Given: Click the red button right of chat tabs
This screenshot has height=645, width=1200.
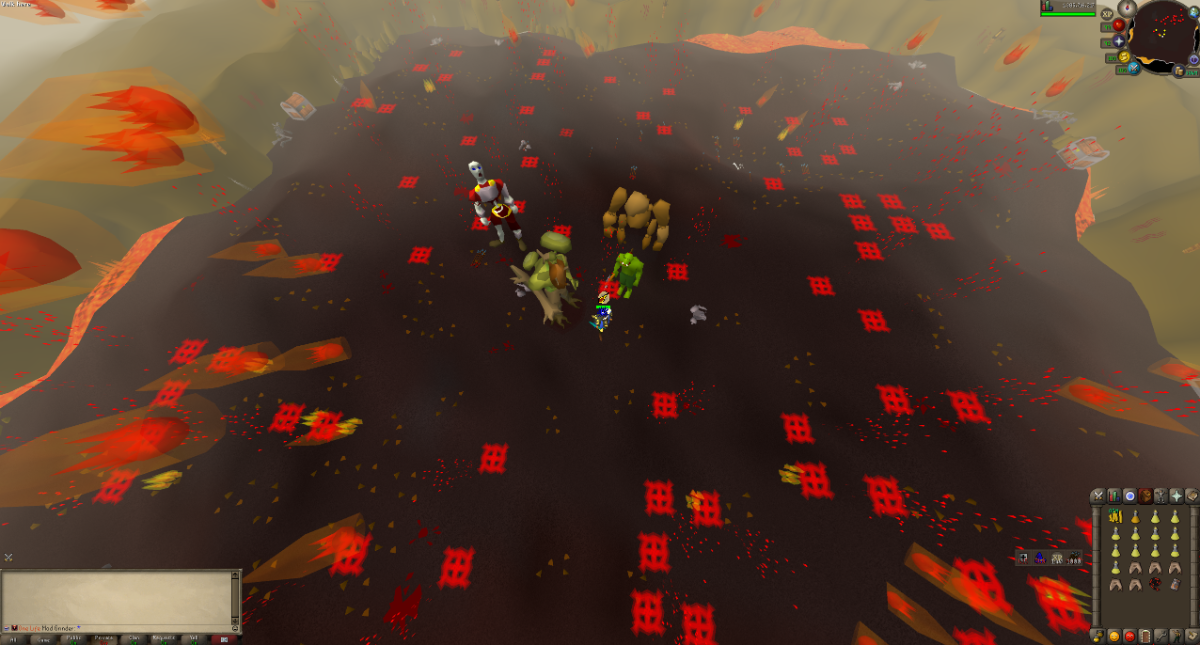Looking at the screenshot, I should pos(224,637).
